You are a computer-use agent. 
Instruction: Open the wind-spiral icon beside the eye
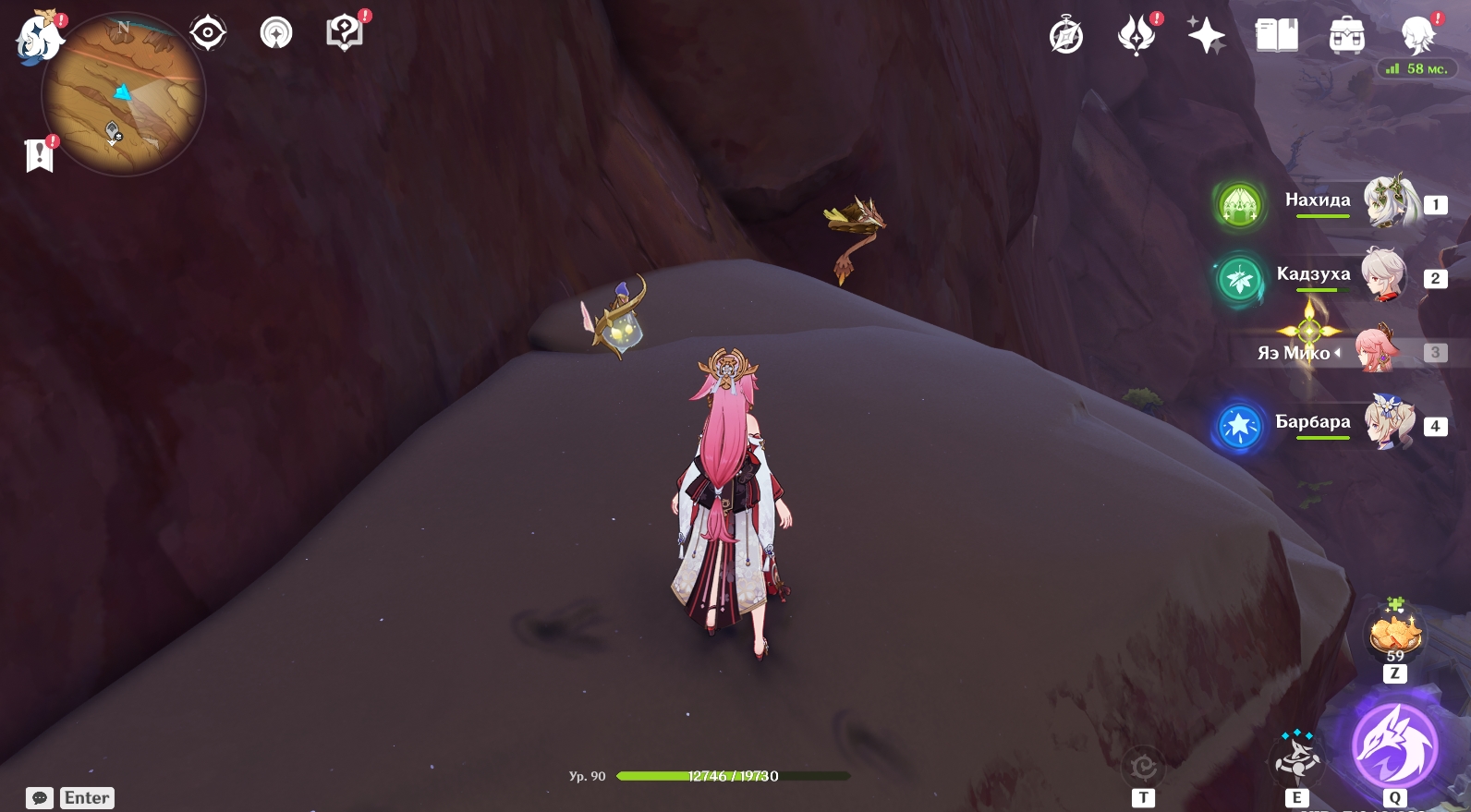275,33
